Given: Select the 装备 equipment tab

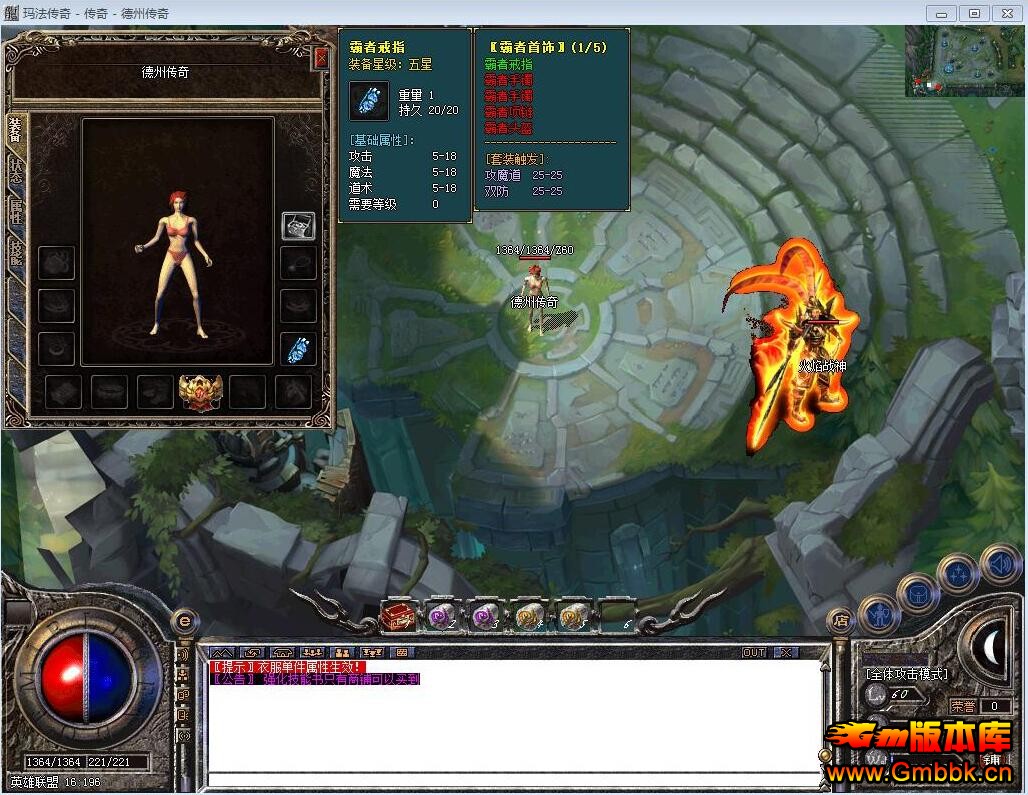Looking at the screenshot, I should [x=15, y=130].
